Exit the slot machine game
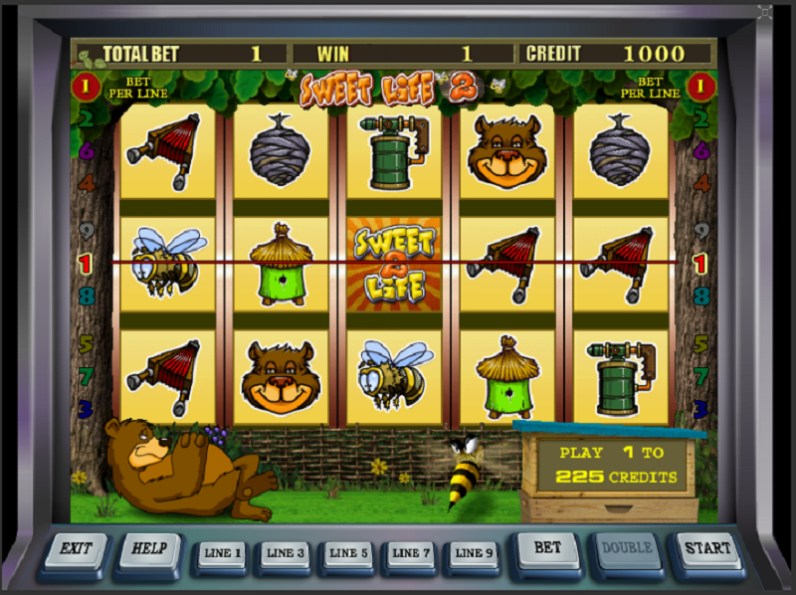Screen dimensions: 796x595 [x=76, y=550]
